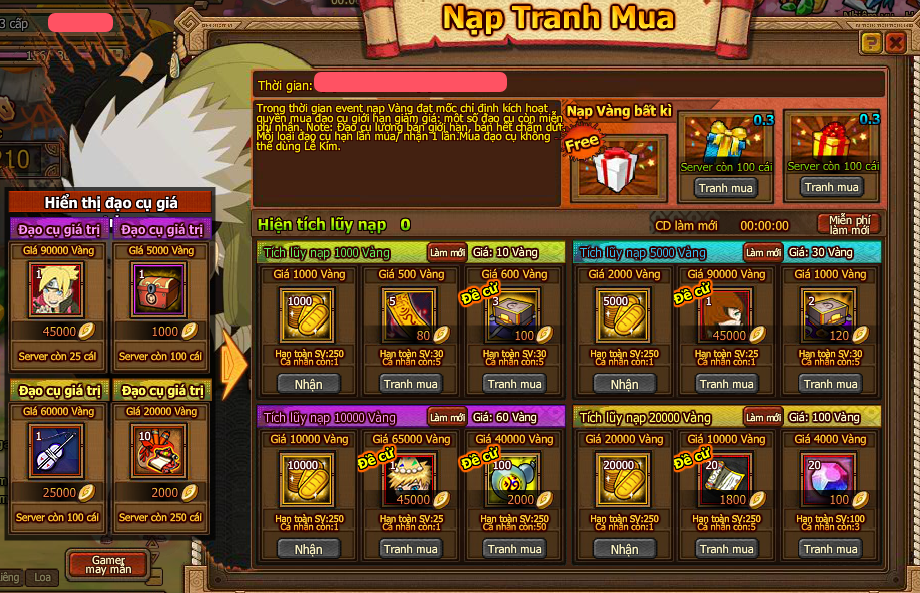The image size is (920, 593).
Task: Collapse the side panel with the orange arrow
Action: click(x=234, y=363)
